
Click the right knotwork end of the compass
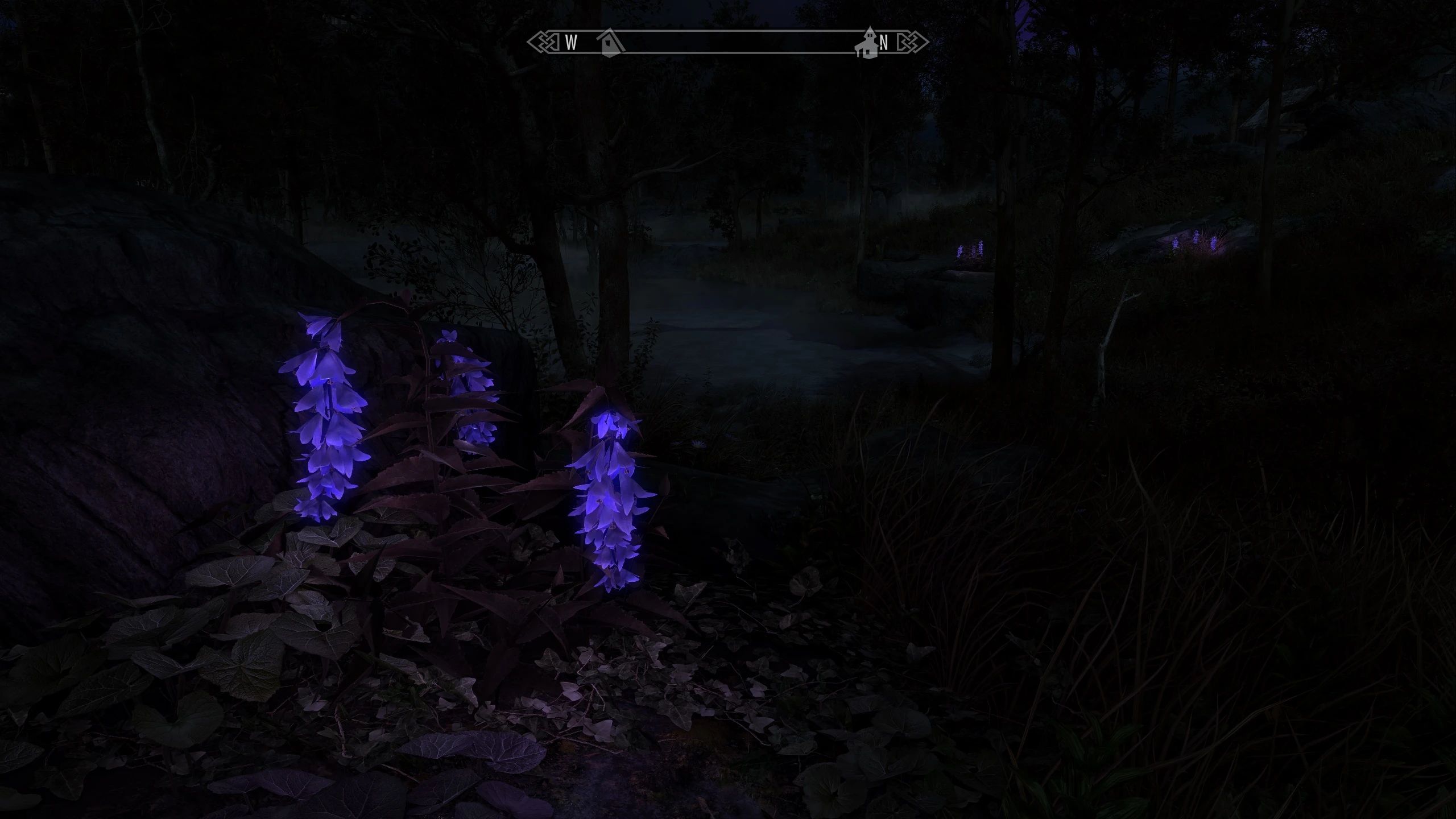click(x=913, y=41)
